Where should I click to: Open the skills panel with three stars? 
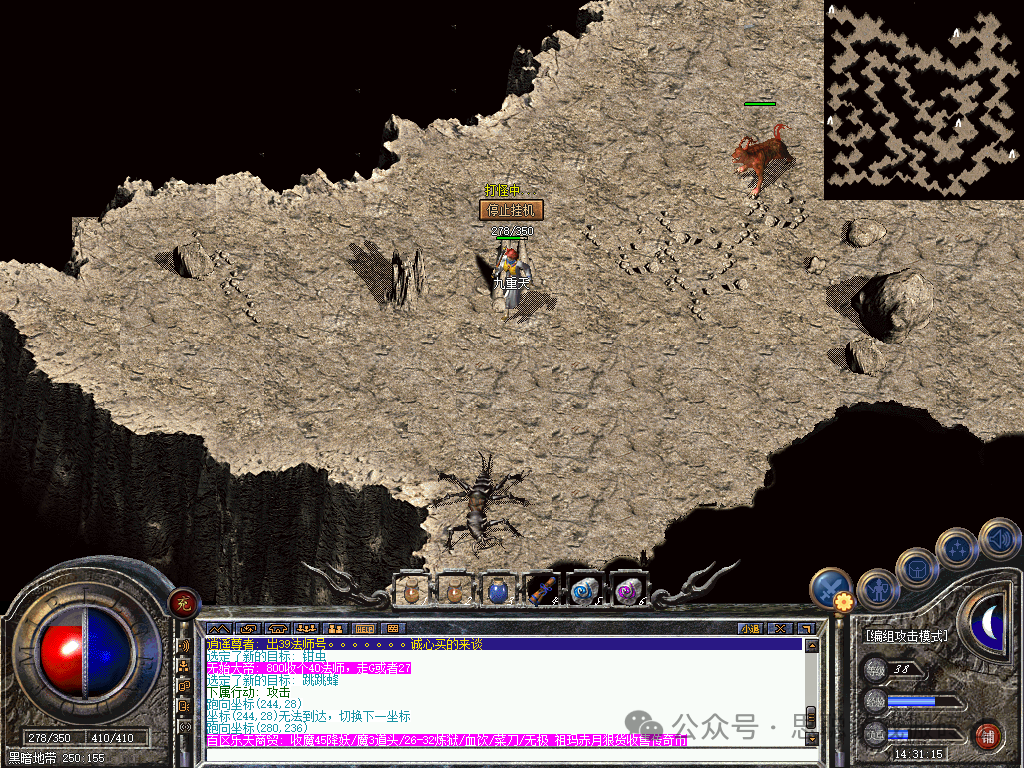click(x=957, y=548)
